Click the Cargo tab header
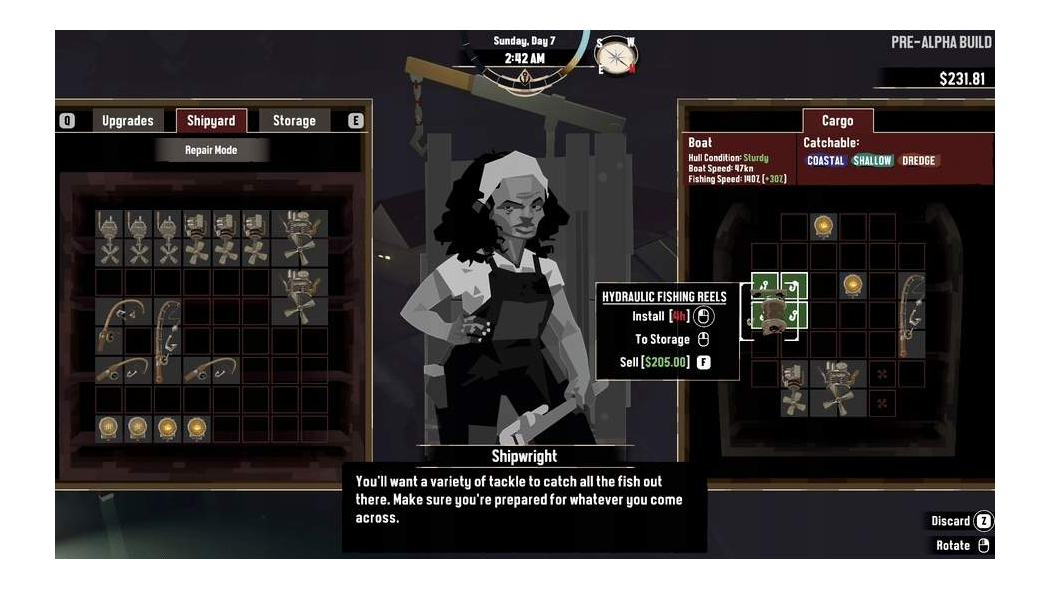This screenshot has width=1050, height=590. 837,121
